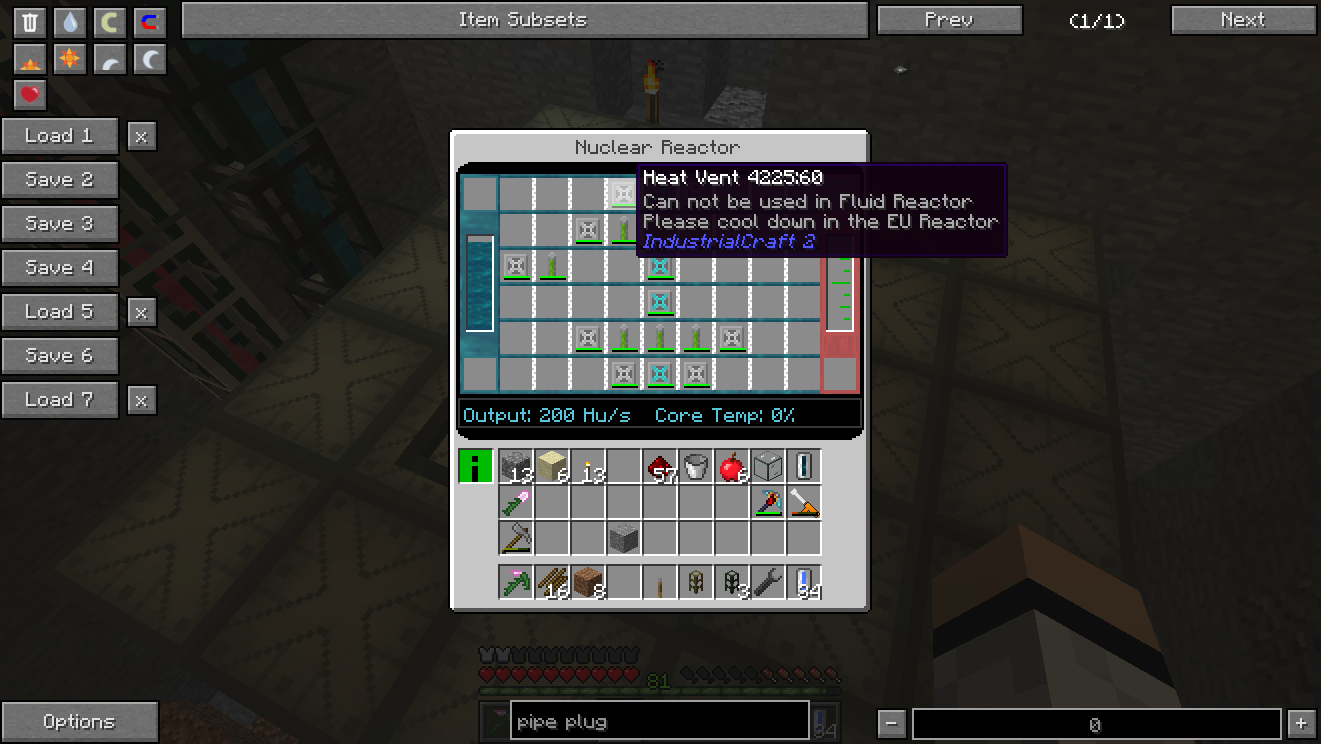Screen dimensions: 1321x744
Task: Save inventory to slot 2
Action: point(59,180)
